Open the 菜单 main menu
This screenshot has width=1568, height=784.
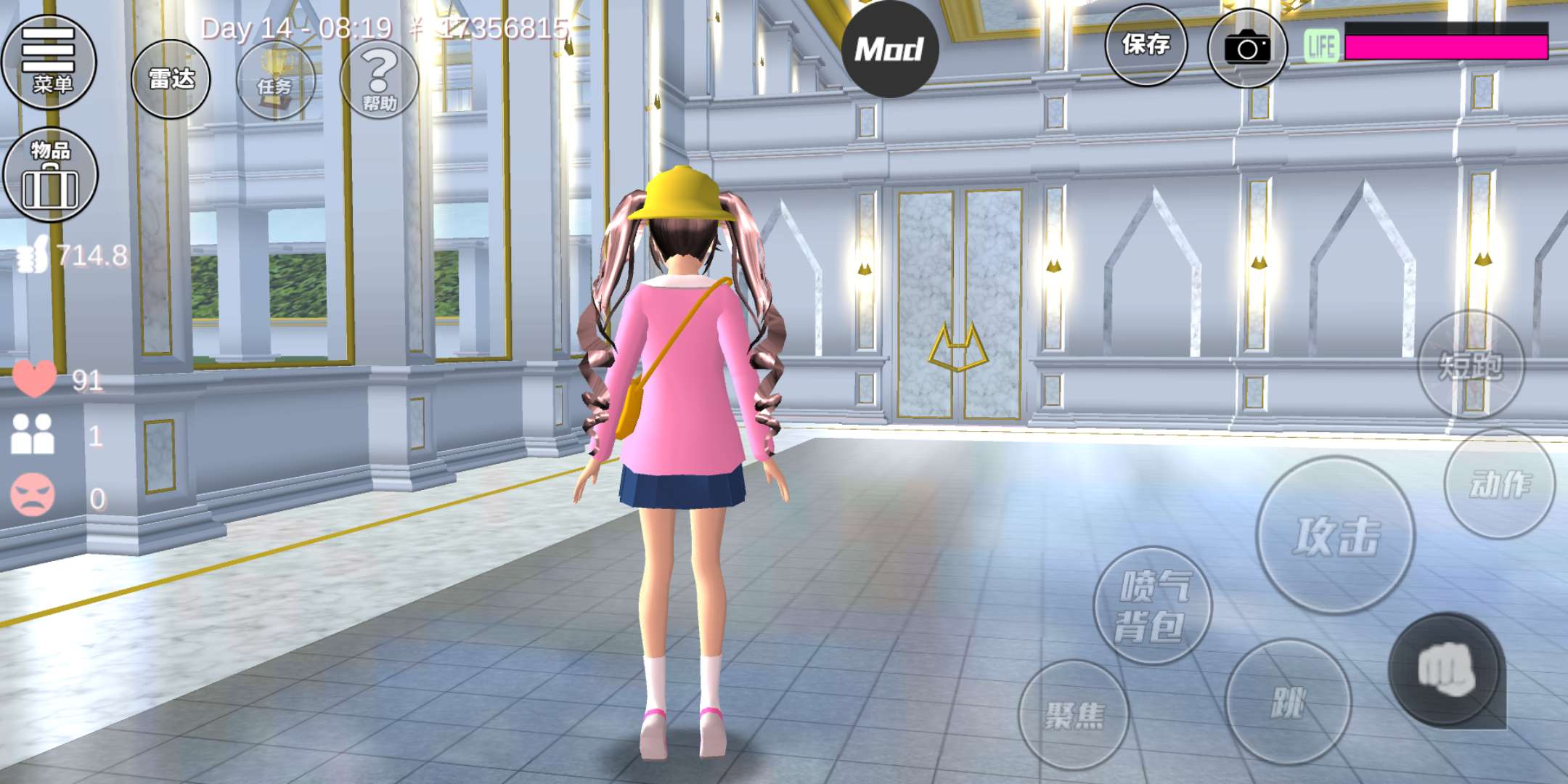click(x=49, y=62)
